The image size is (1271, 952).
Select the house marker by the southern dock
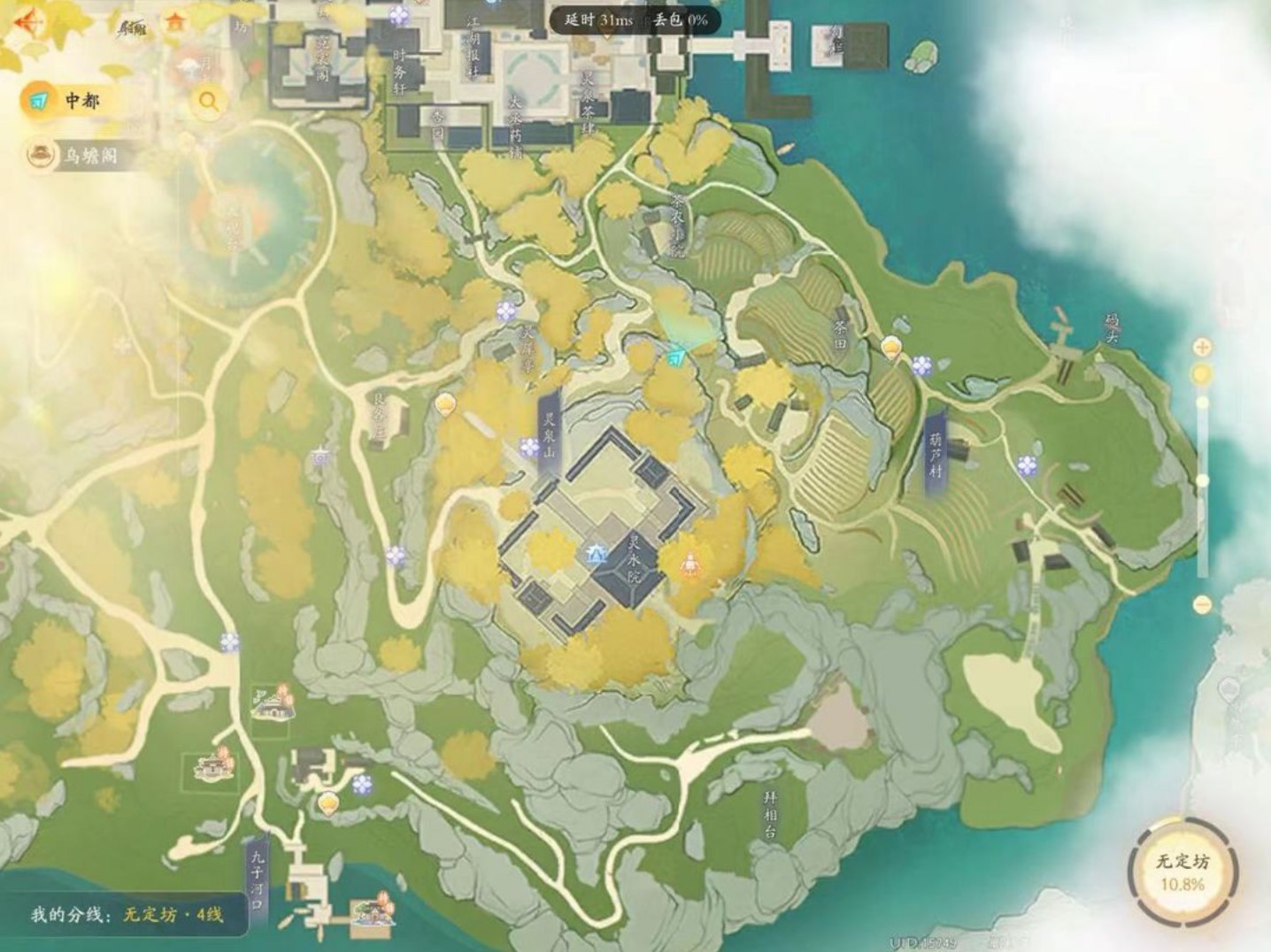(x=370, y=910)
